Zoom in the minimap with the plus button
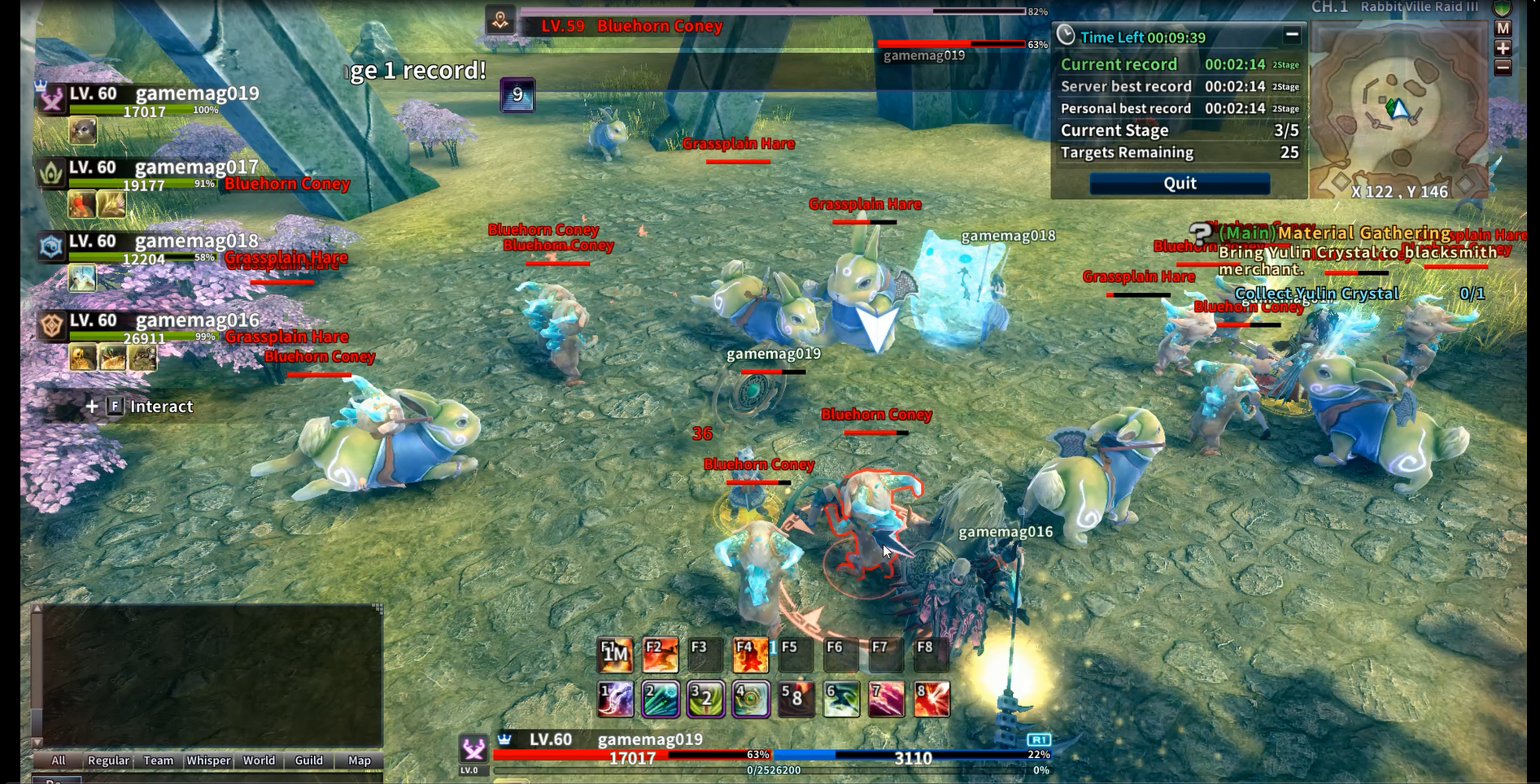The image size is (1540, 784). [1503, 48]
